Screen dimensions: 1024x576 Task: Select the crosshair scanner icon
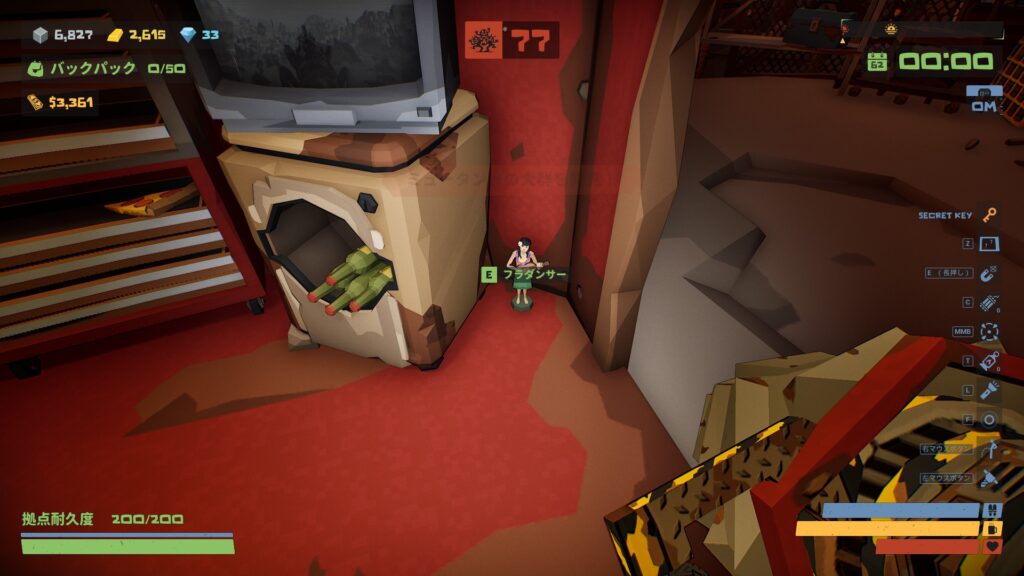pos(990,331)
